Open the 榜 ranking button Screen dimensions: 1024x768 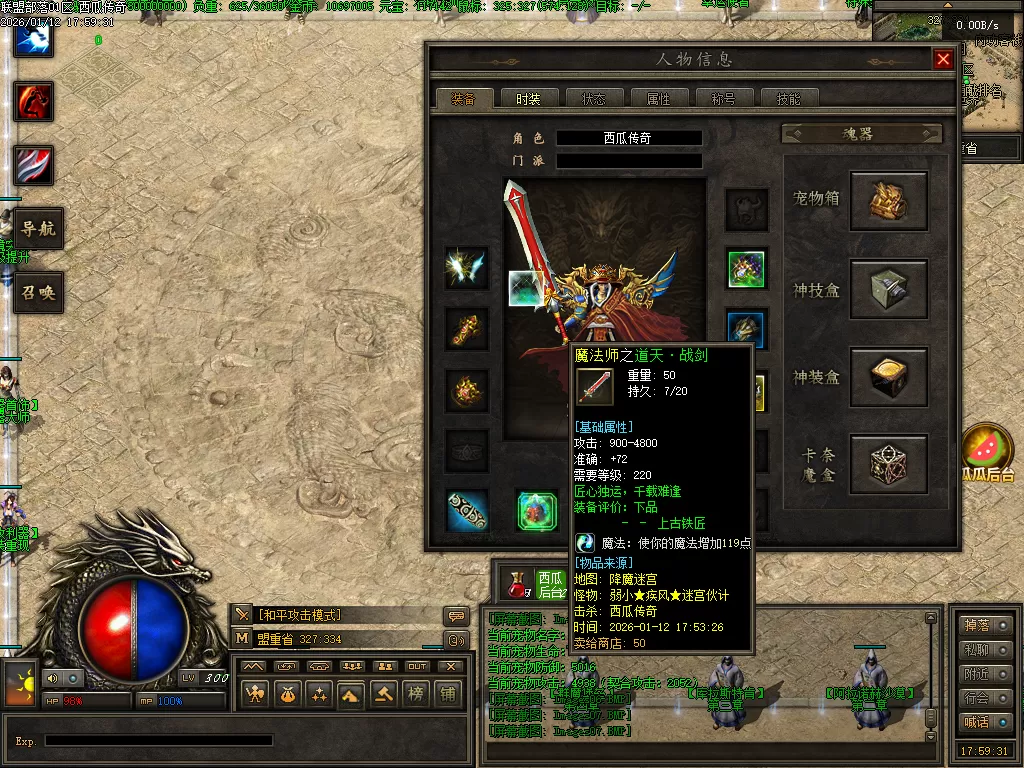415,693
